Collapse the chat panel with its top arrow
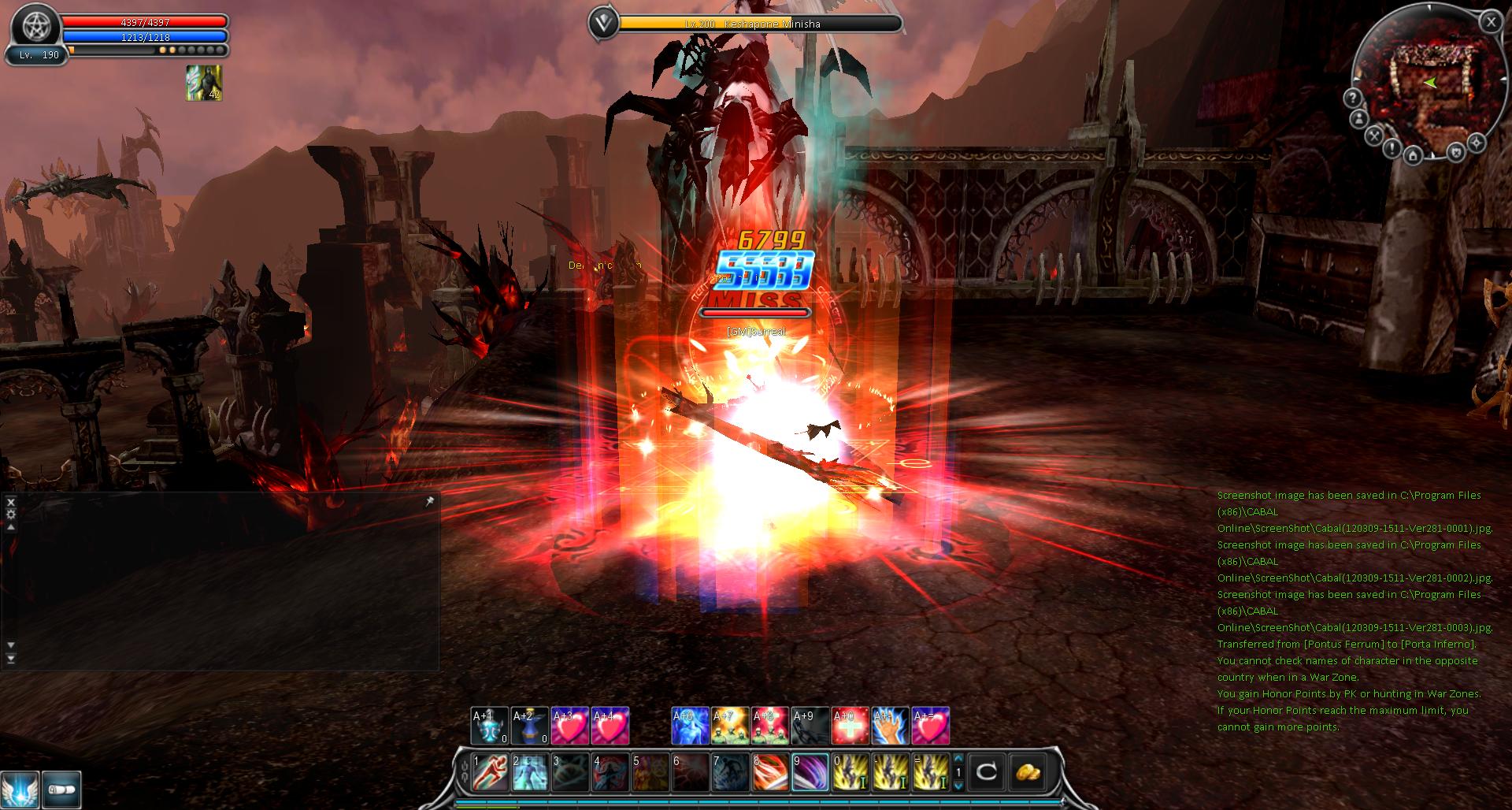This screenshot has width=1512, height=810. [10, 528]
